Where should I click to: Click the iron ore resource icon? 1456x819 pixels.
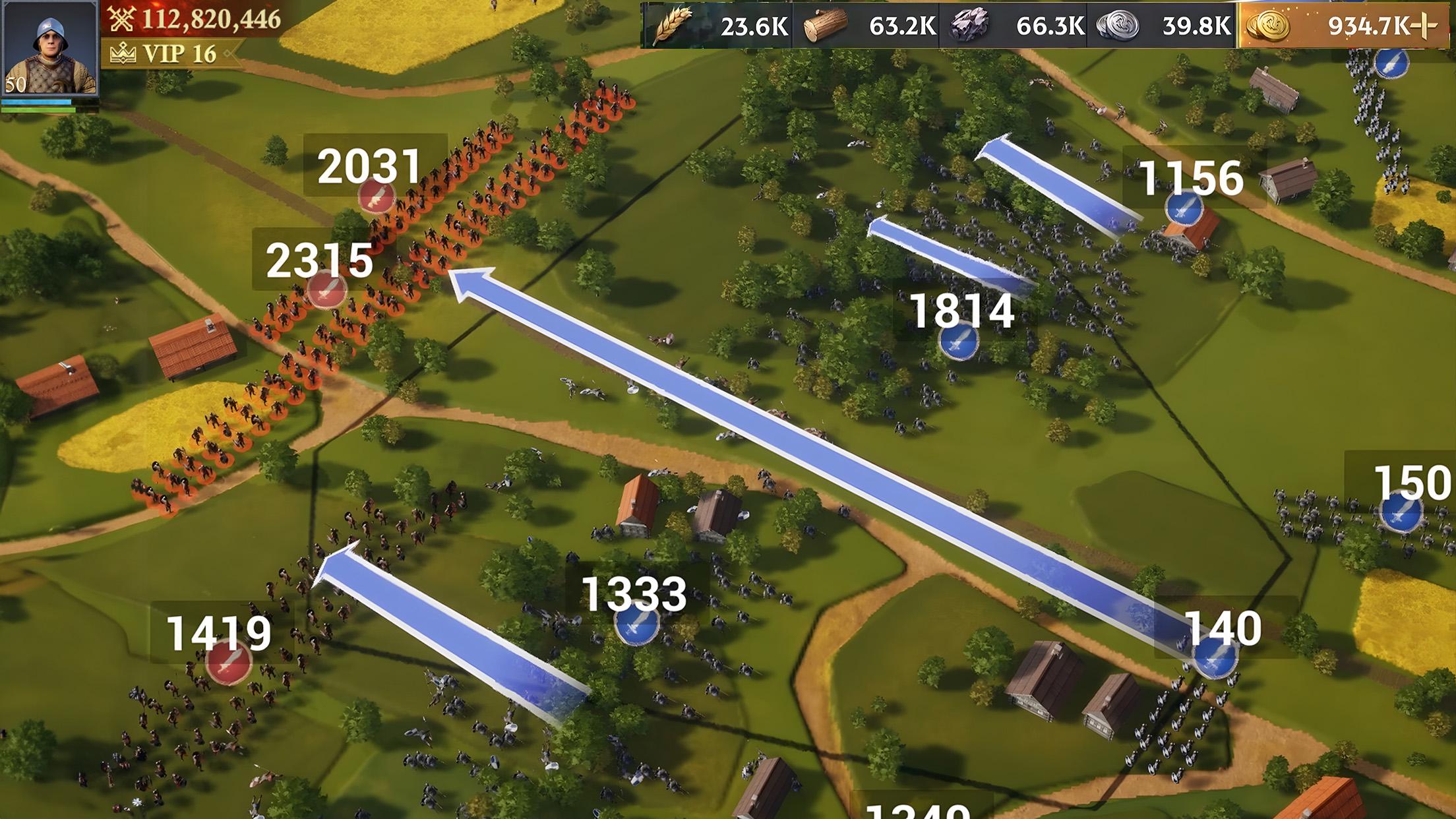[969, 26]
